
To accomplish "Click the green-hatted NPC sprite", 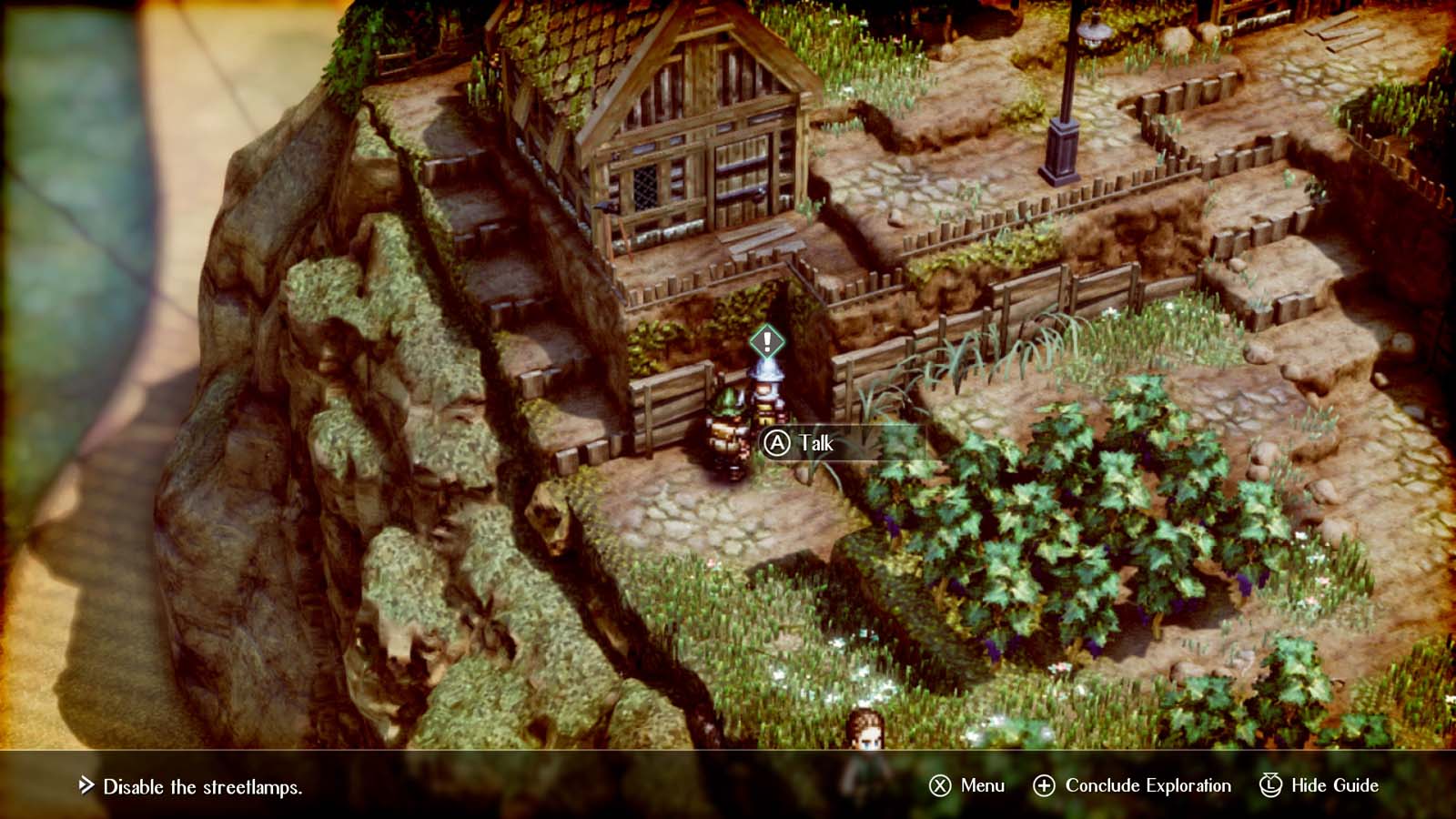I will pos(728,428).
